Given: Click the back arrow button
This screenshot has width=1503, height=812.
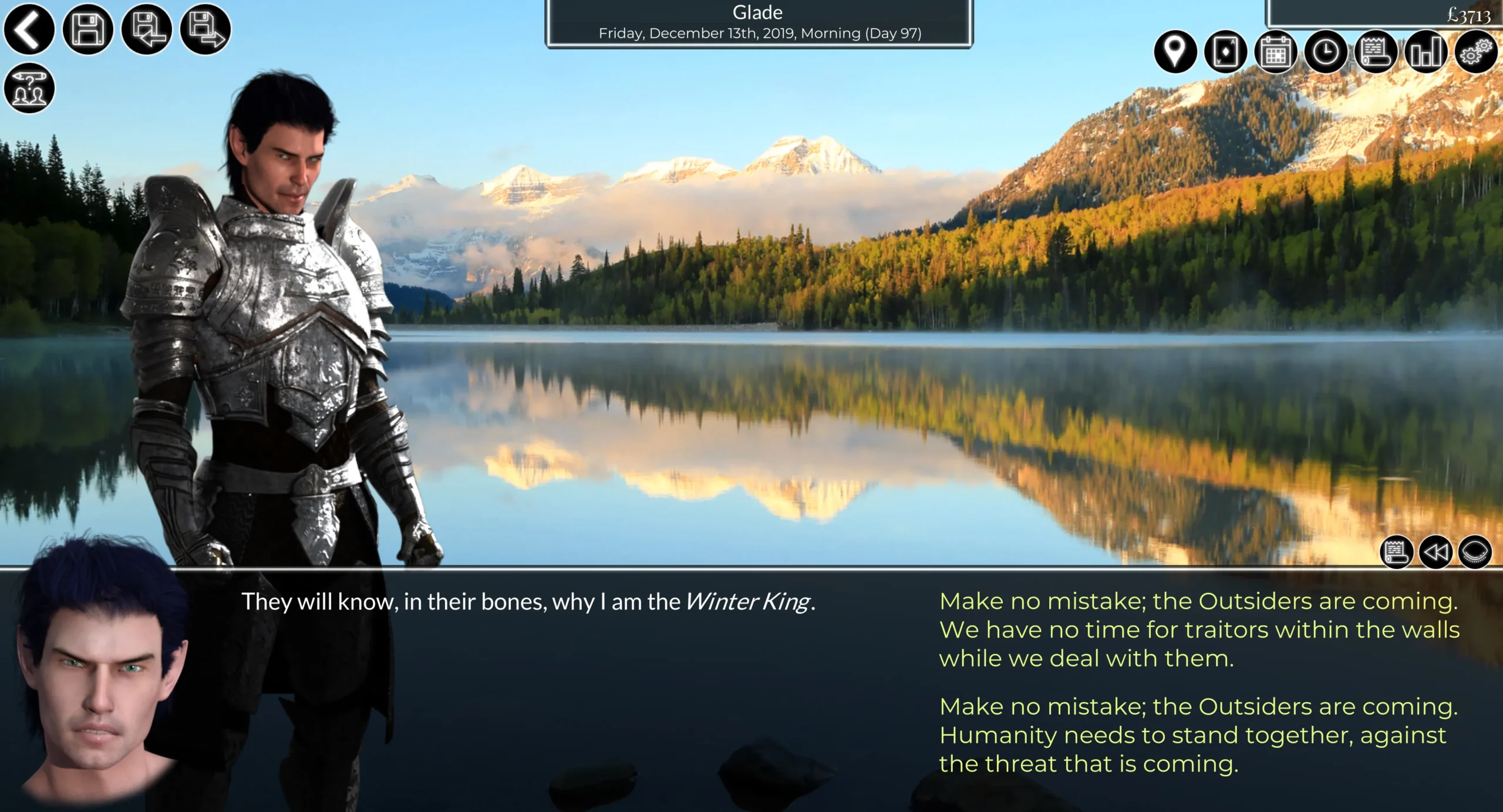Looking at the screenshot, I should [29, 29].
